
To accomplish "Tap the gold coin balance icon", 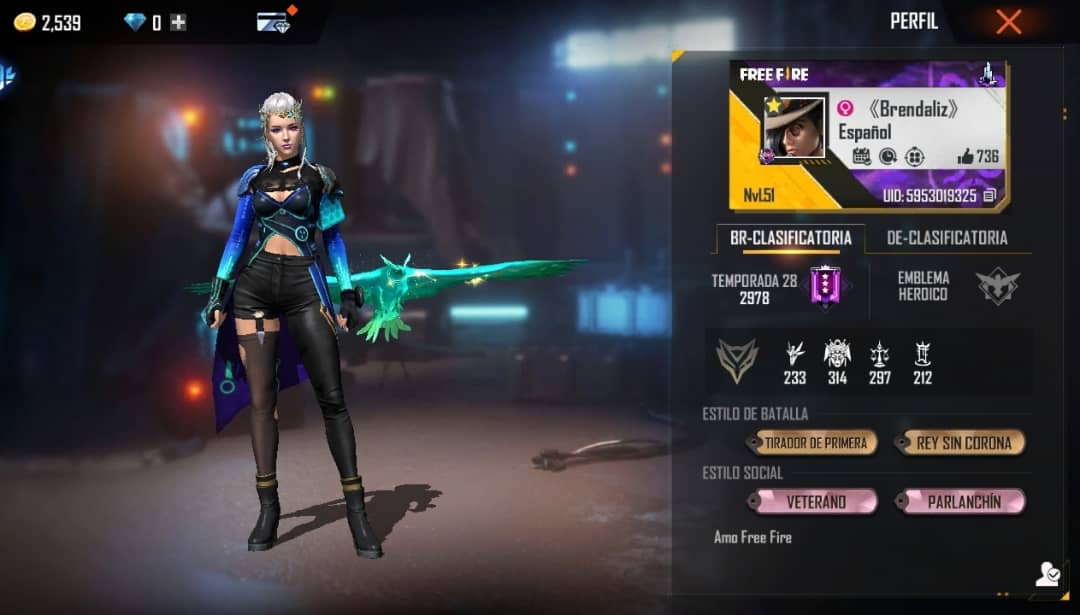I will pyautogui.click(x=24, y=22).
